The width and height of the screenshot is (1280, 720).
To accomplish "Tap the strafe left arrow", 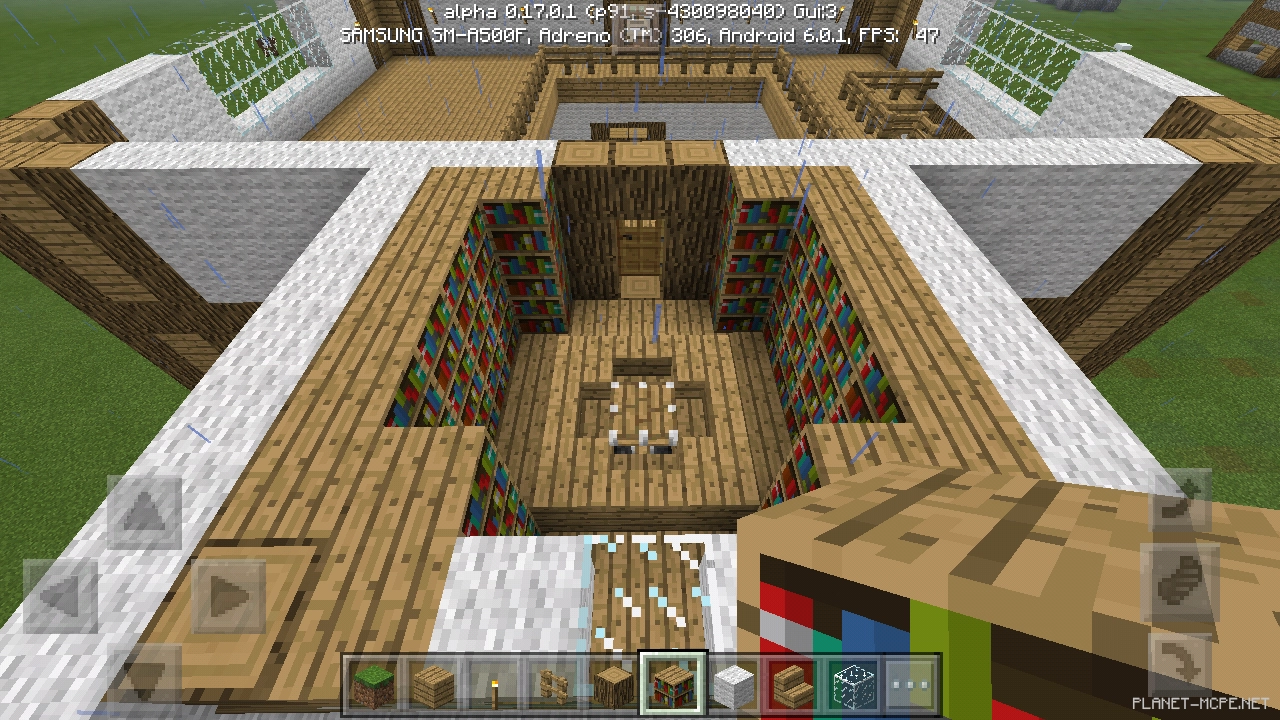I will pyautogui.click(x=61, y=597).
